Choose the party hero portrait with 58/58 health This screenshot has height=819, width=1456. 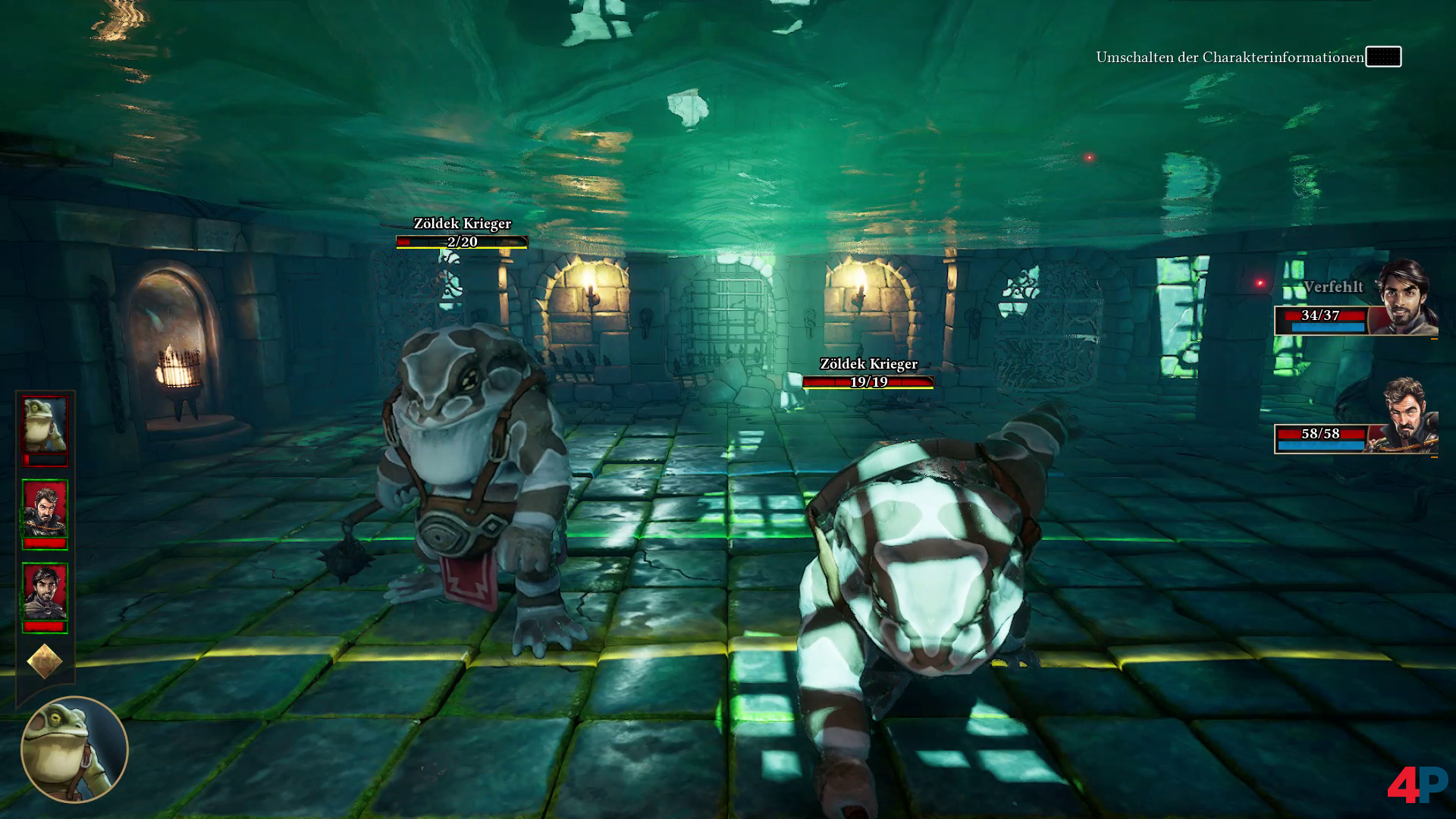pyautogui.click(x=1407, y=416)
